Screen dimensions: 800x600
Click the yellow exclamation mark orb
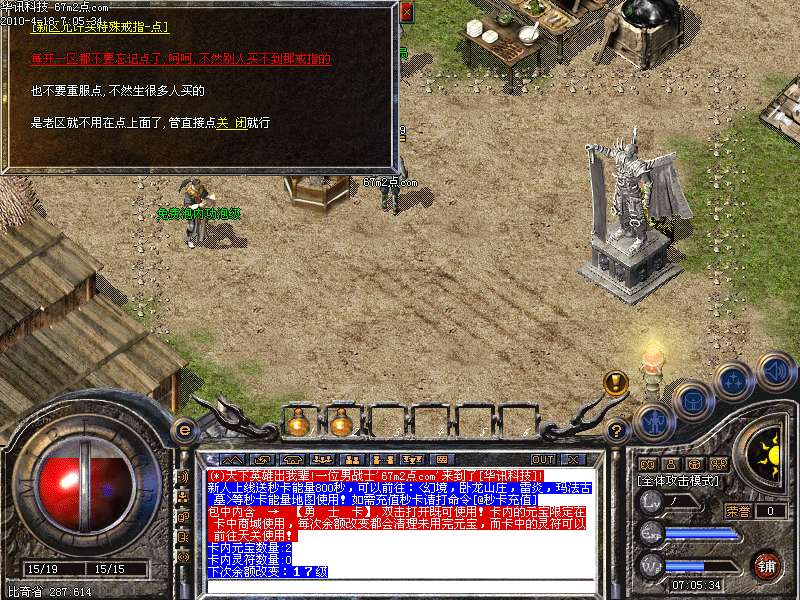tap(616, 382)
